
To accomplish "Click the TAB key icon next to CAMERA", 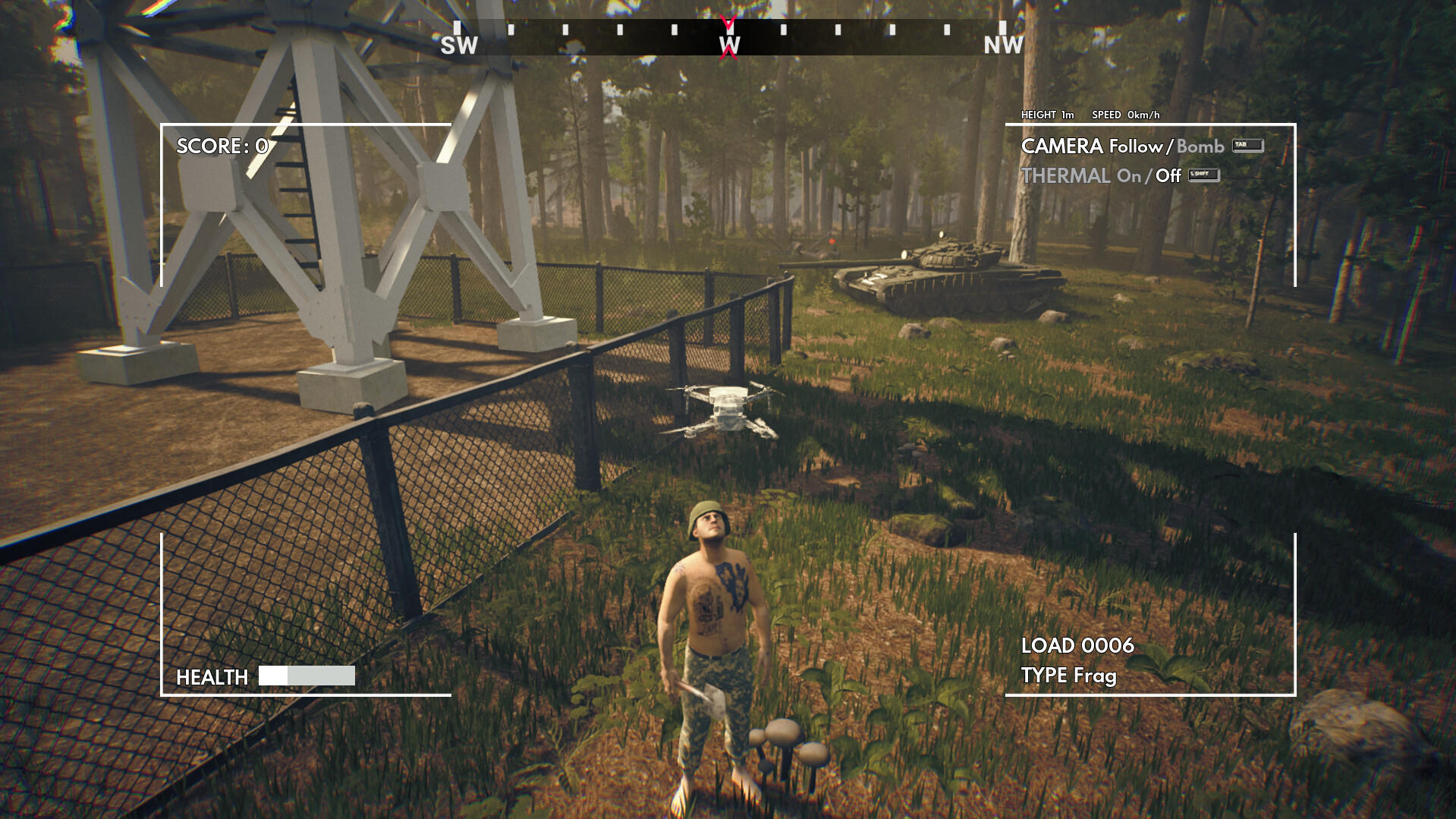I will click(x=1247, y=146).
